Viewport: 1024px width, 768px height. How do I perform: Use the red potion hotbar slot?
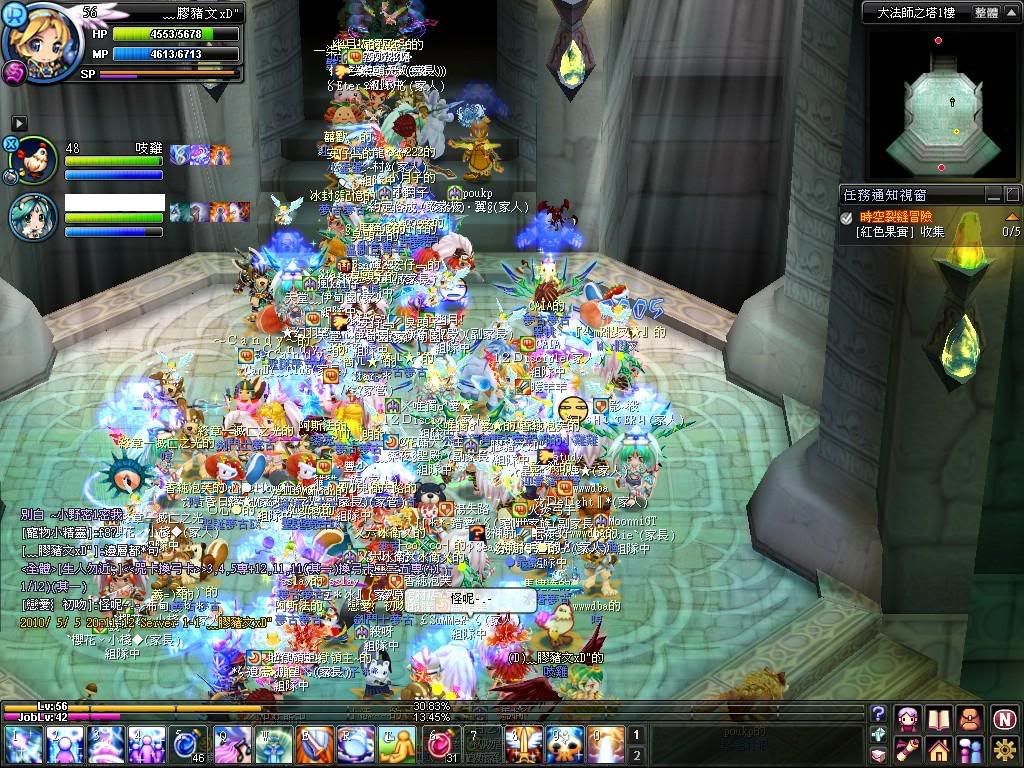click(441, 745)
